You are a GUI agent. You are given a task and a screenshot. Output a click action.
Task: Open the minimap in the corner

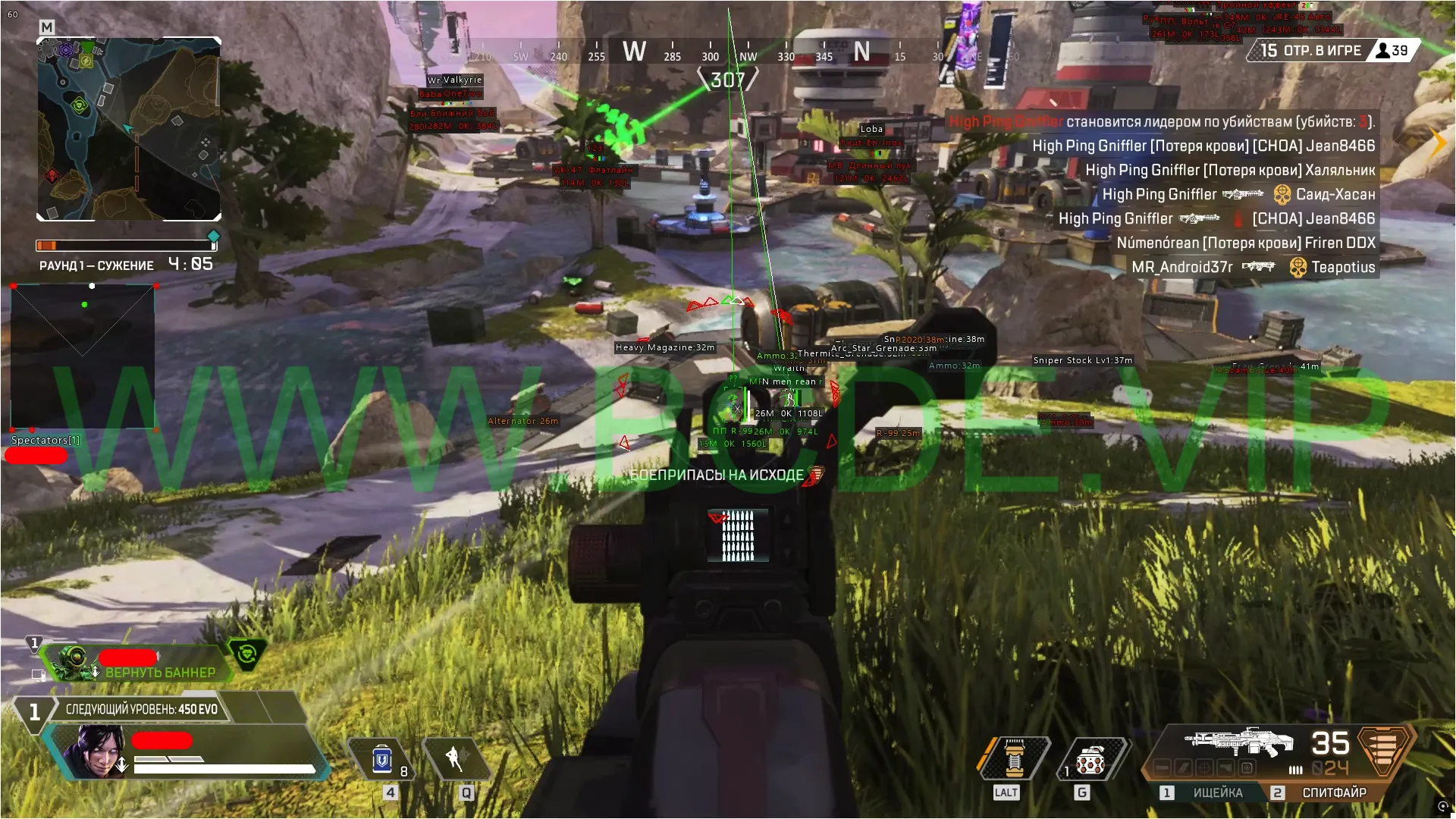click(x=129, y=129)
